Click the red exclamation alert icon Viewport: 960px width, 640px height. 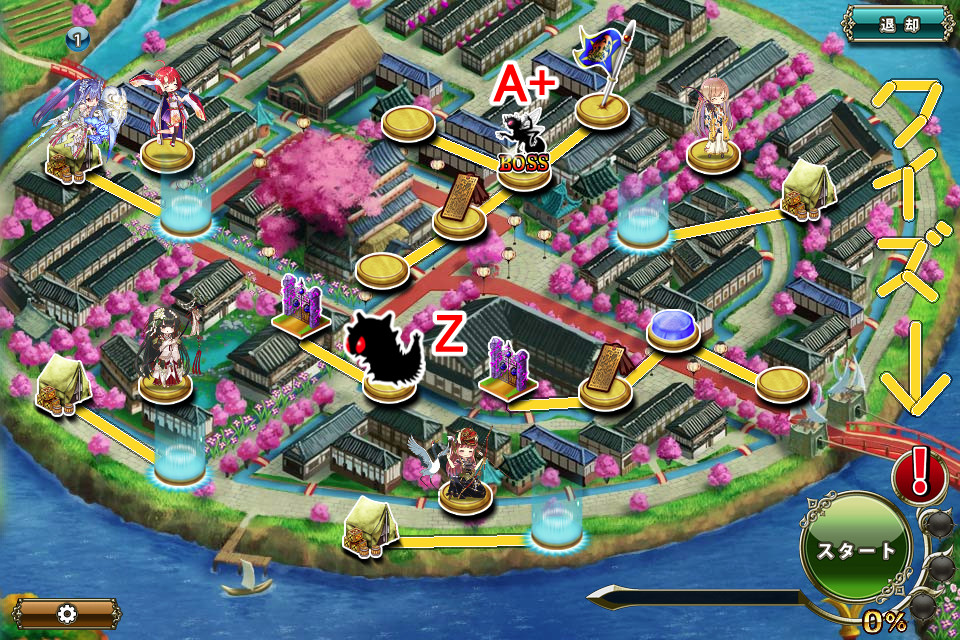click(919, 476)
